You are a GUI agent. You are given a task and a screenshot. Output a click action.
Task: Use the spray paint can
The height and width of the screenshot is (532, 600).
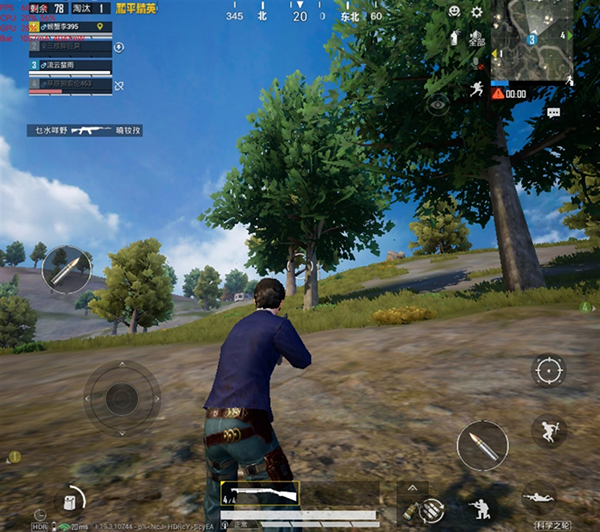click(x=454, y=38)
